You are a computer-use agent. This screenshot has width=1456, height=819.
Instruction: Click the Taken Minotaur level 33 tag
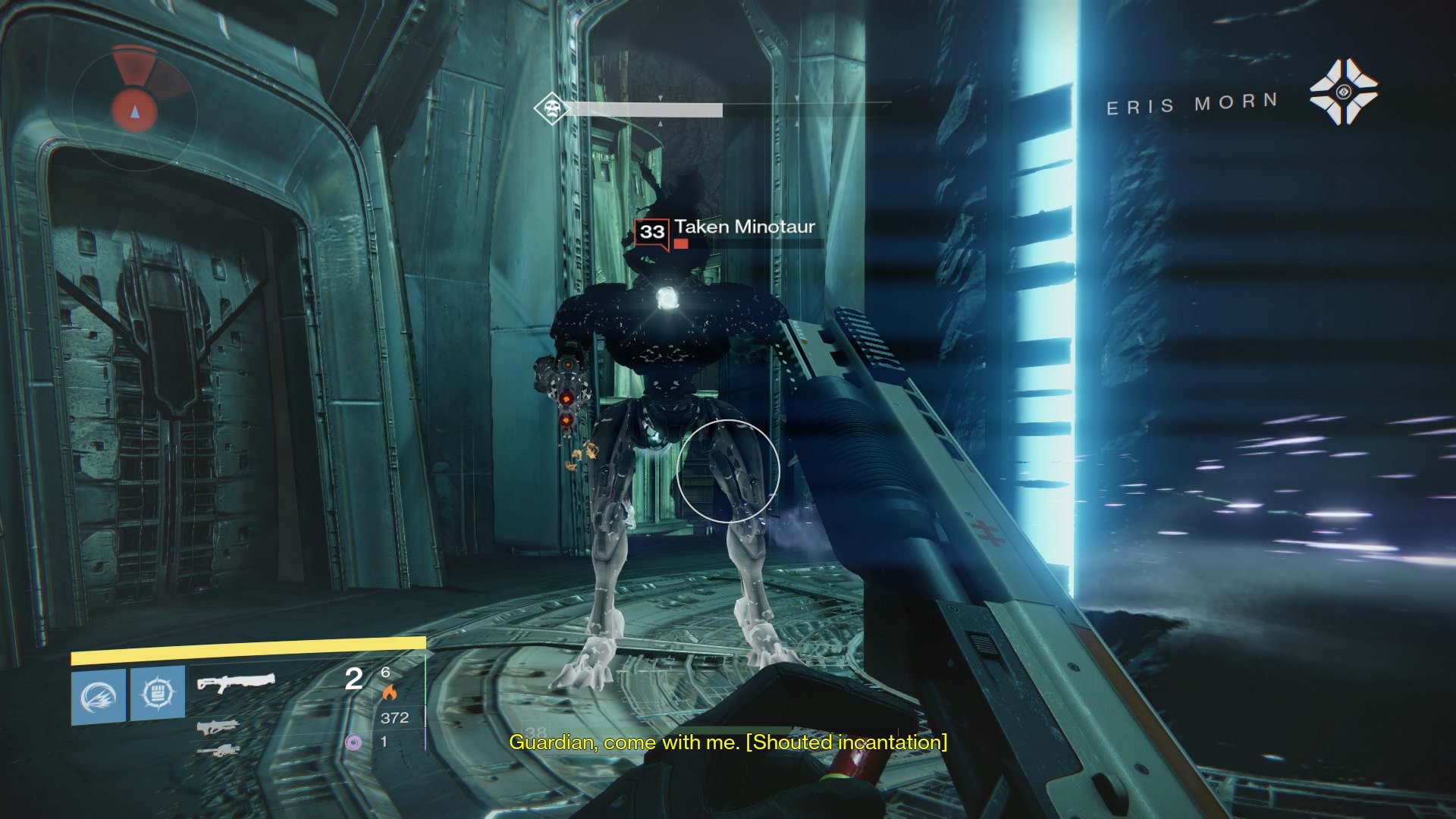coord(651,231)
